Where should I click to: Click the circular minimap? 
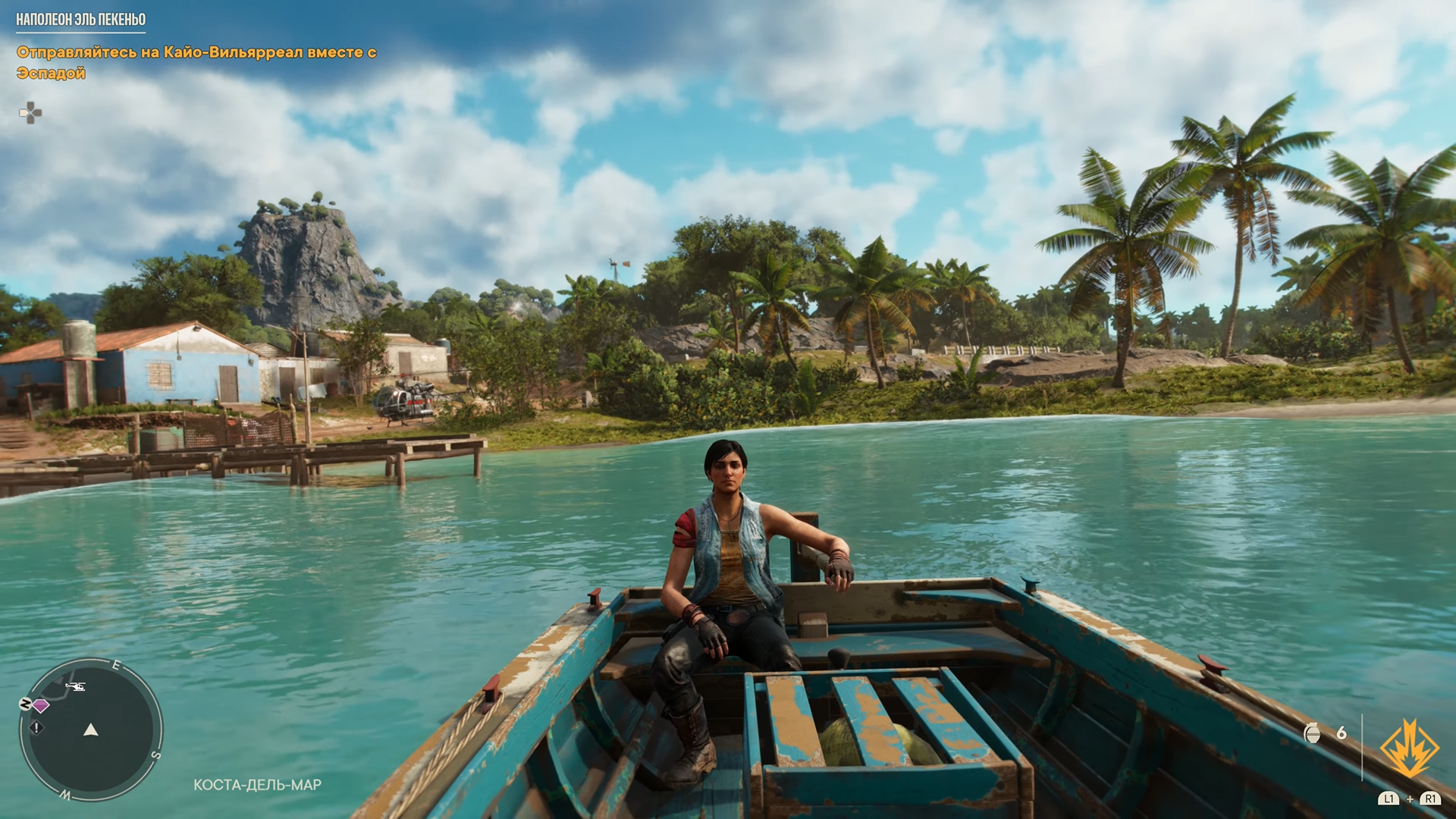coord(91,730)
